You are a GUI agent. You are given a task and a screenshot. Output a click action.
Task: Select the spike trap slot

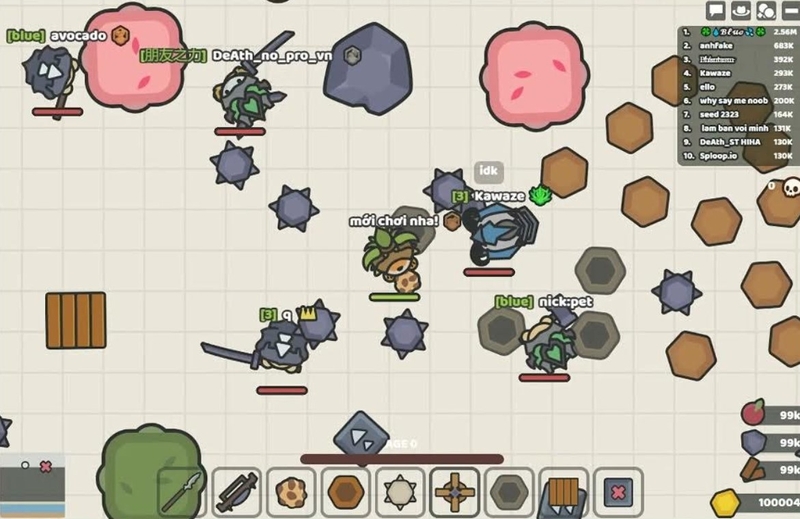[400, 492]
